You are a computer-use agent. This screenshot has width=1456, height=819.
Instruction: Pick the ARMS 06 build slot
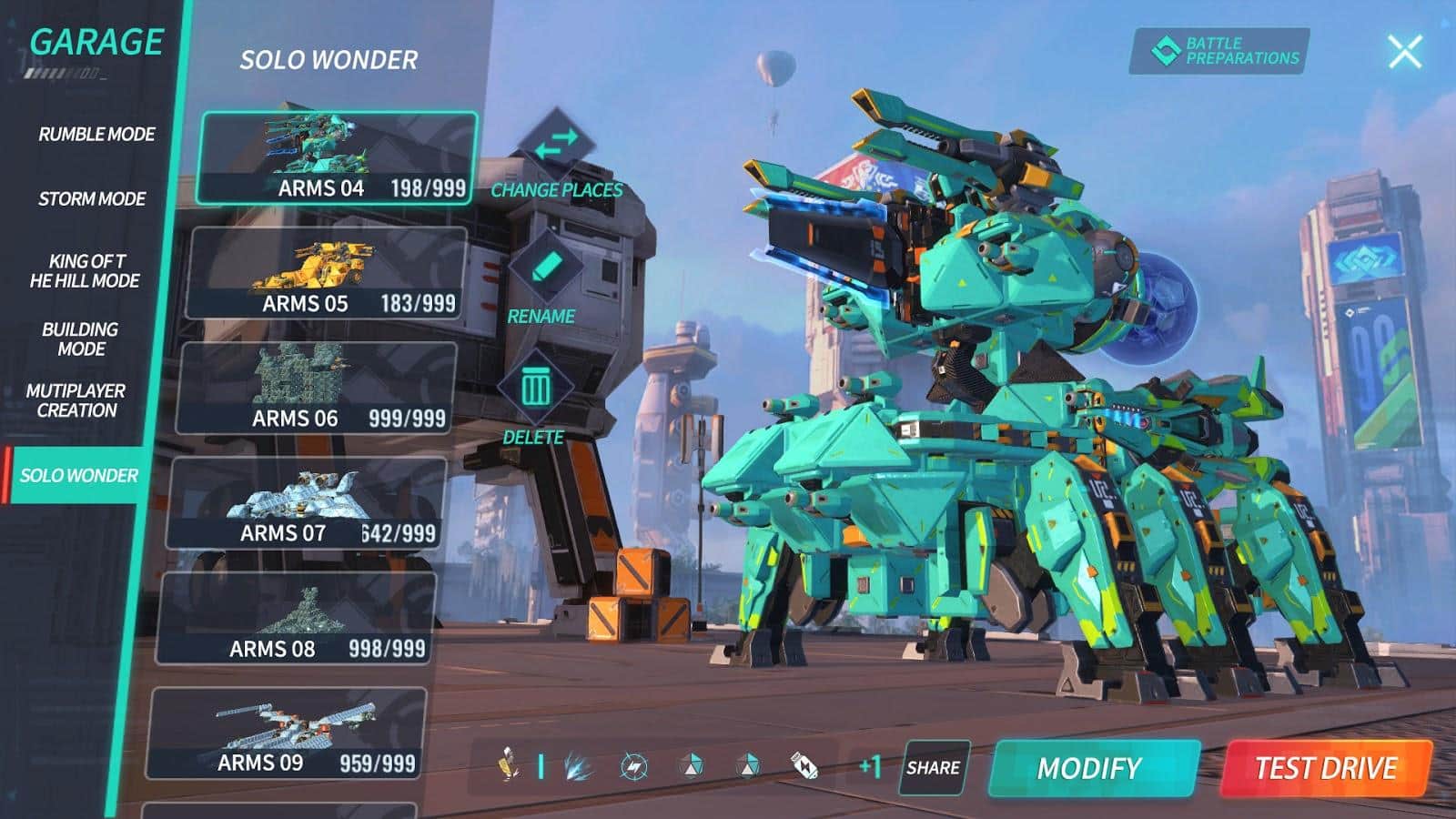(x=315, y=389)
